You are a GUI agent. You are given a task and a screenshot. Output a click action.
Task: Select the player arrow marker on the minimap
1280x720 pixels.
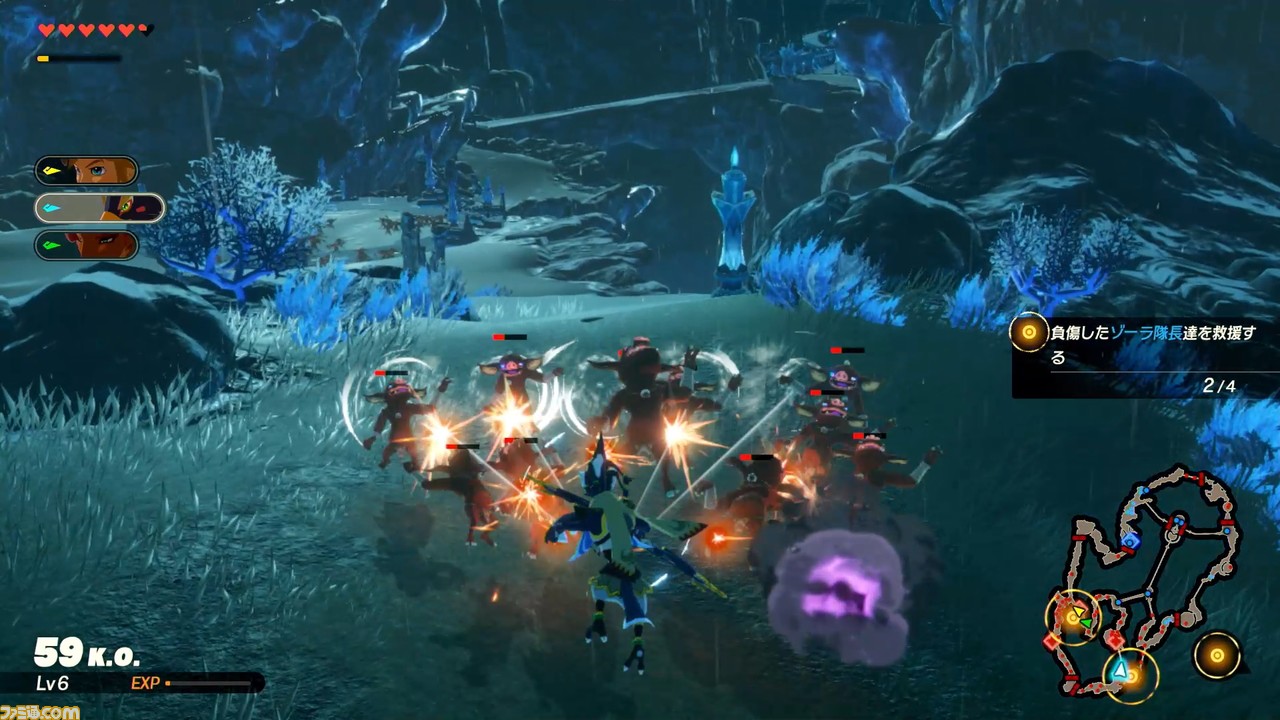pos(1120,670)
